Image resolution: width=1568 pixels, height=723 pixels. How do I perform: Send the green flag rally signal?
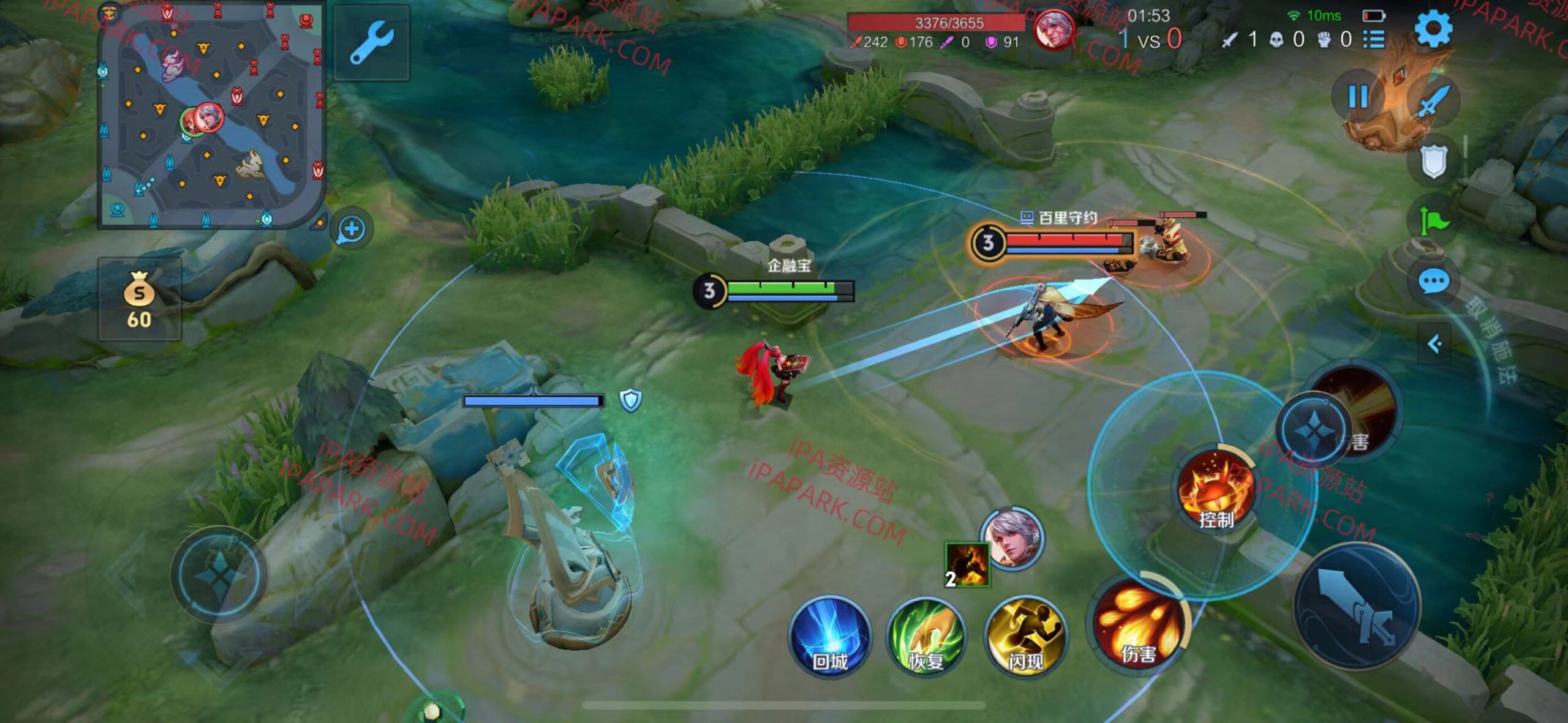1433,220
